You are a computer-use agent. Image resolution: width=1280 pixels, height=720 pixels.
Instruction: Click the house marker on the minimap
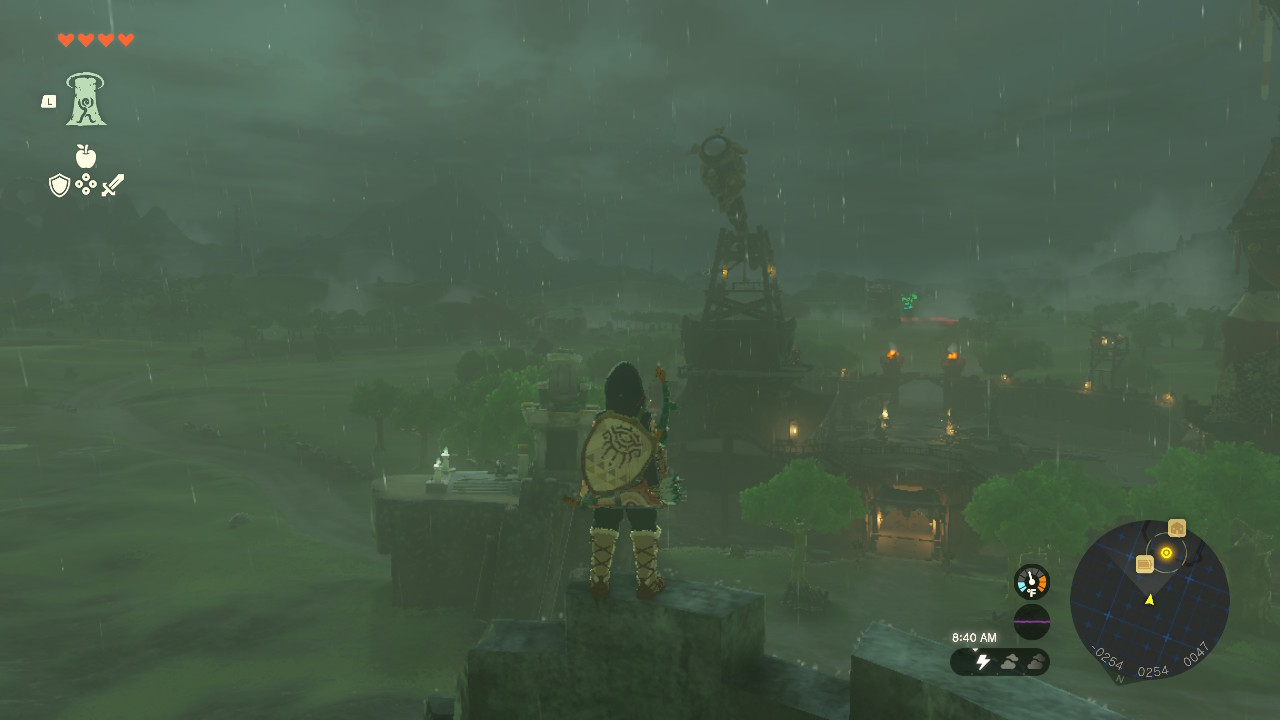pyautogui.click(x=1177, y=528)
